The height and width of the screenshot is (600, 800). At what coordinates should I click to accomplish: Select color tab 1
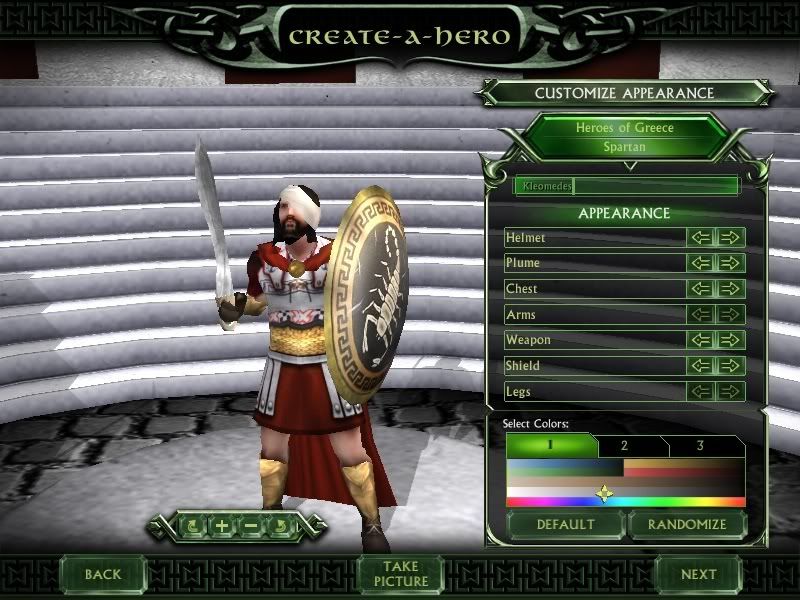coord(550,446)
